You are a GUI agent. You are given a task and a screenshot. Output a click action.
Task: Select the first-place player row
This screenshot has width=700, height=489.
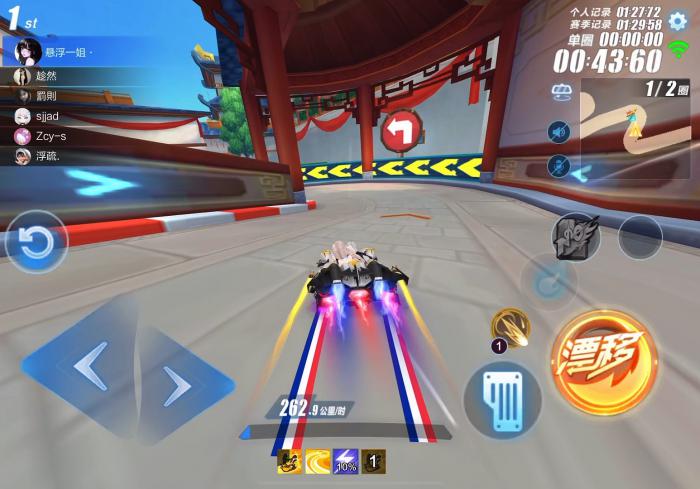click(x=60, y=51)
